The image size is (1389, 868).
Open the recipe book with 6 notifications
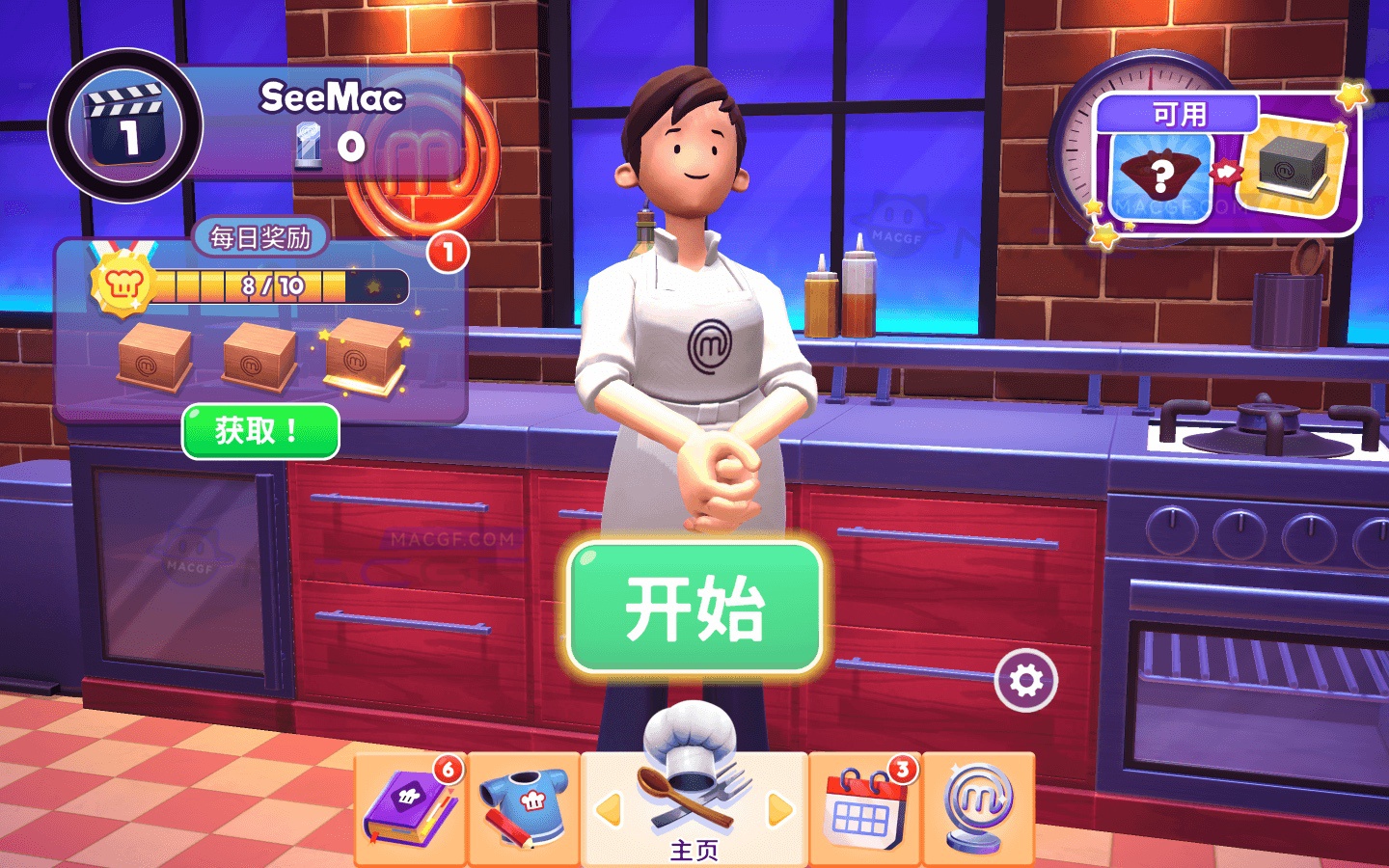409,810
